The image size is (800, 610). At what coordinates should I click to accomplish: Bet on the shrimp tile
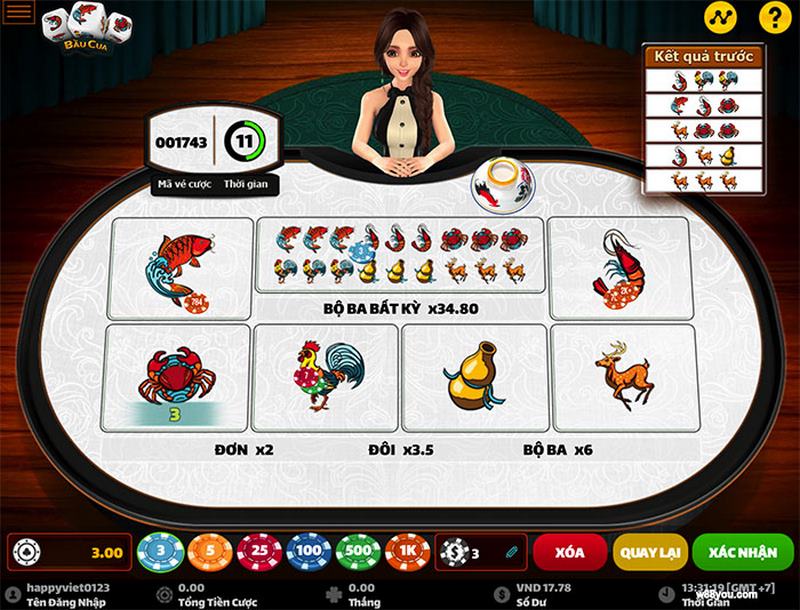618,266
